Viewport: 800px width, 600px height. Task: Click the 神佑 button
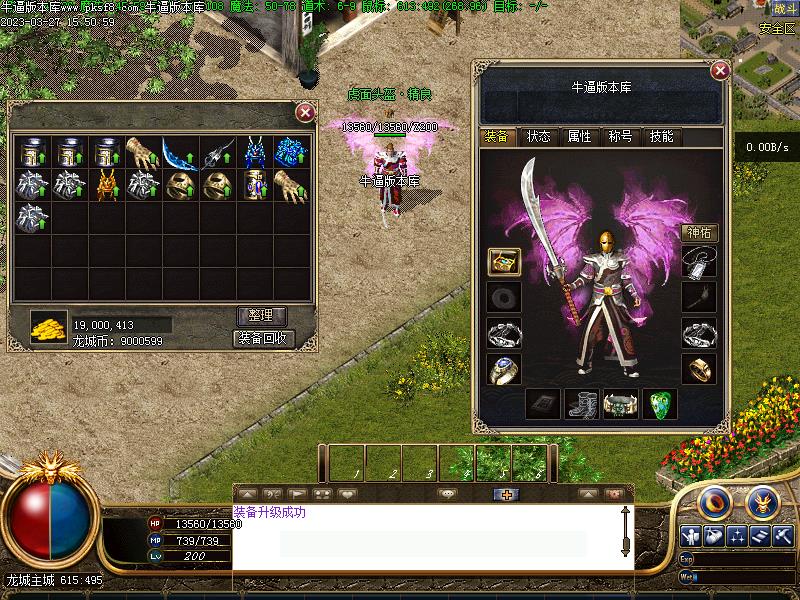coord(700,233)
